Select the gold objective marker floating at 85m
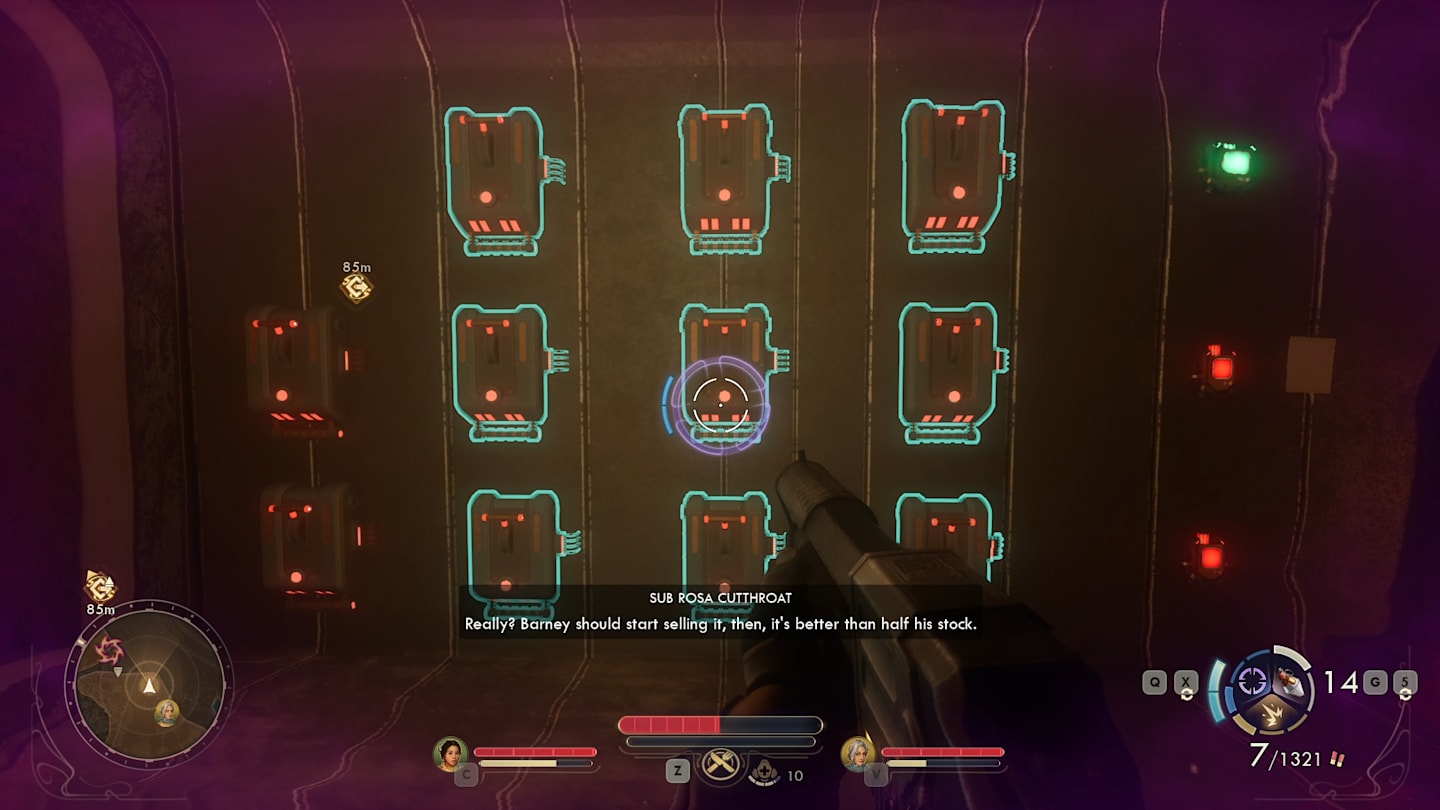The height and width of the screenshot is (810, 1440). [x=356, y=288]
